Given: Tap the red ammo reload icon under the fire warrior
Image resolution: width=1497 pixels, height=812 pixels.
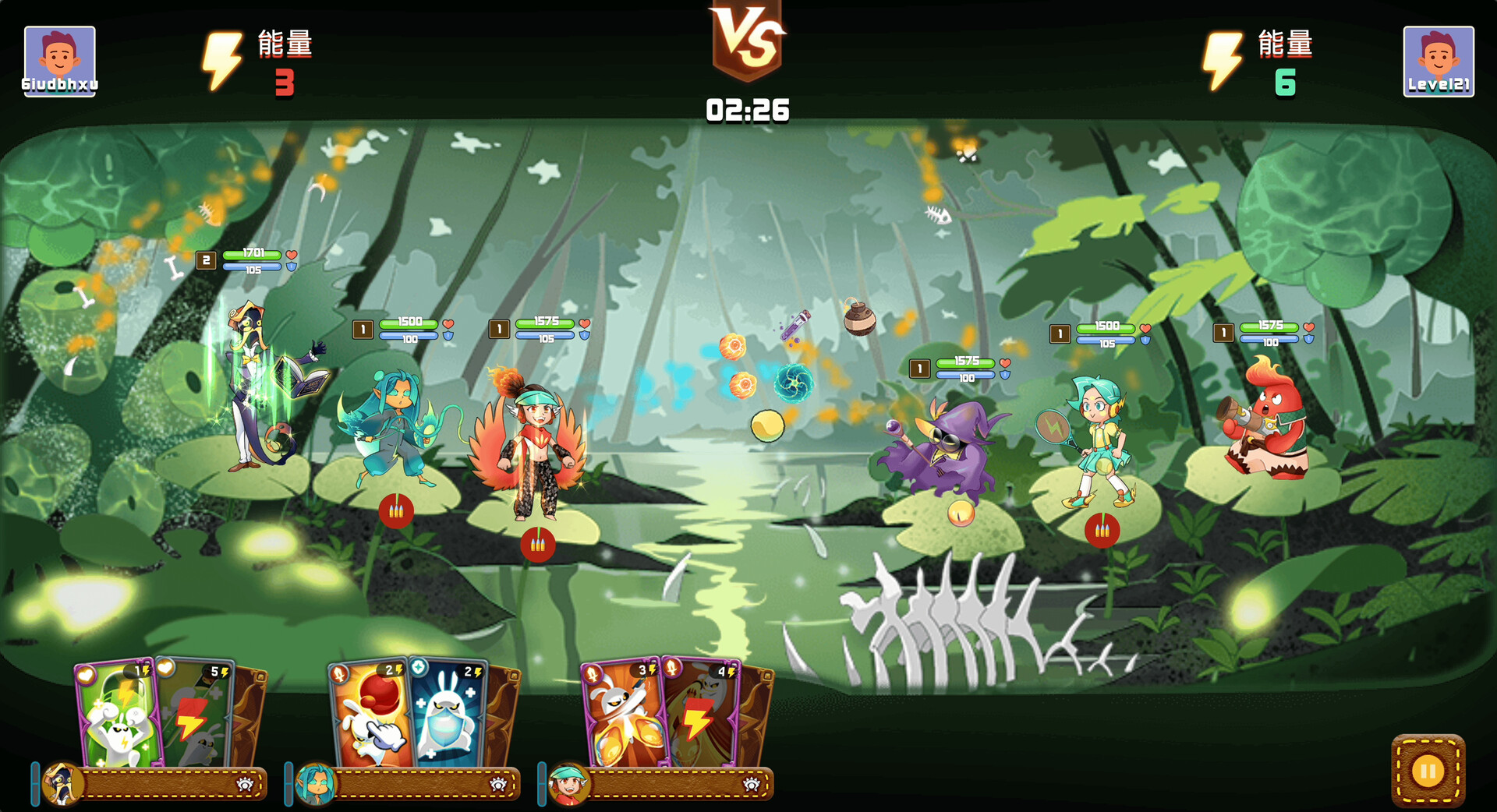Looking at the screenshot, I should click(536, 545).
